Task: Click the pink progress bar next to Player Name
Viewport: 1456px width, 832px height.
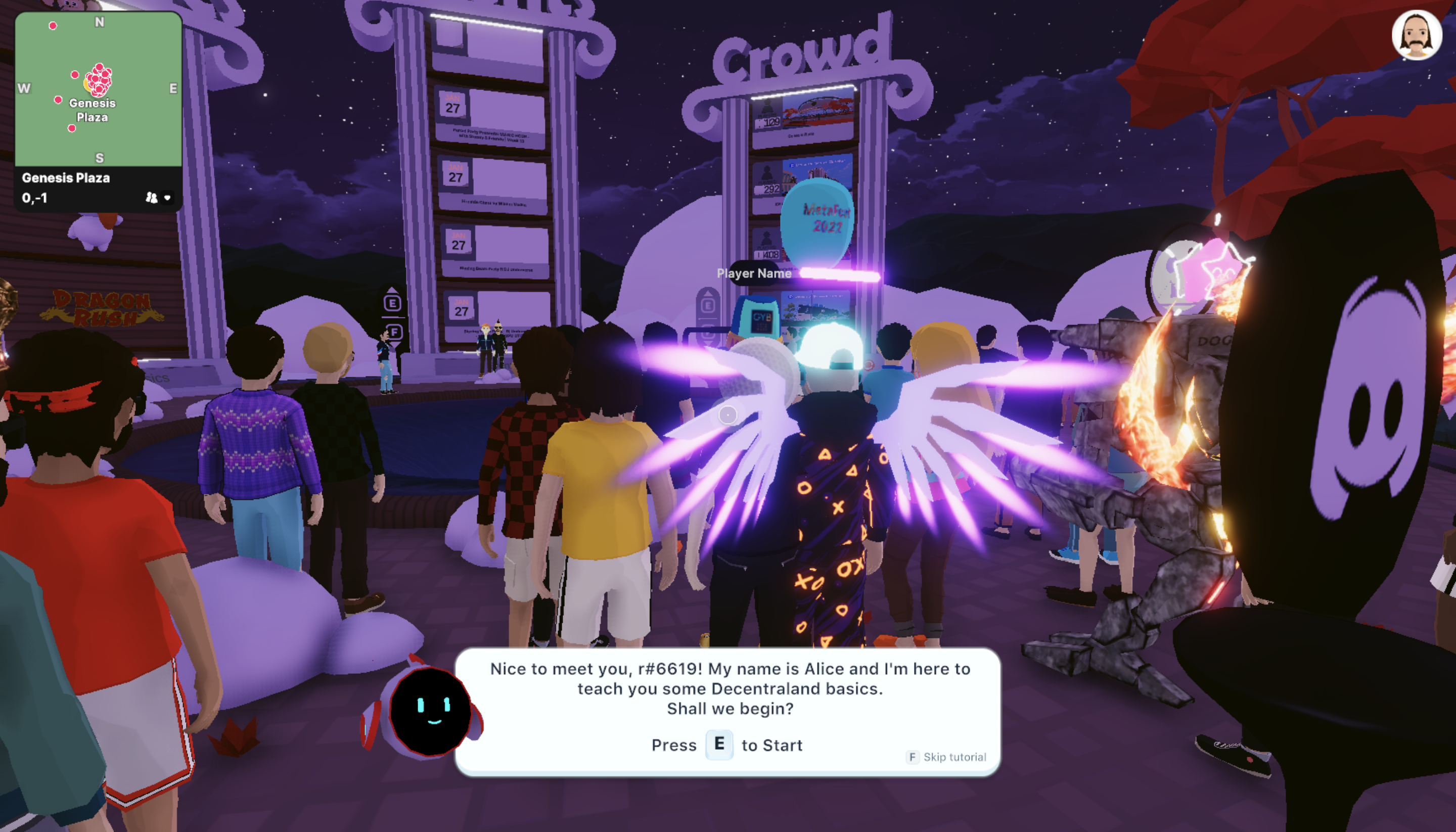Action: (839, 275)
